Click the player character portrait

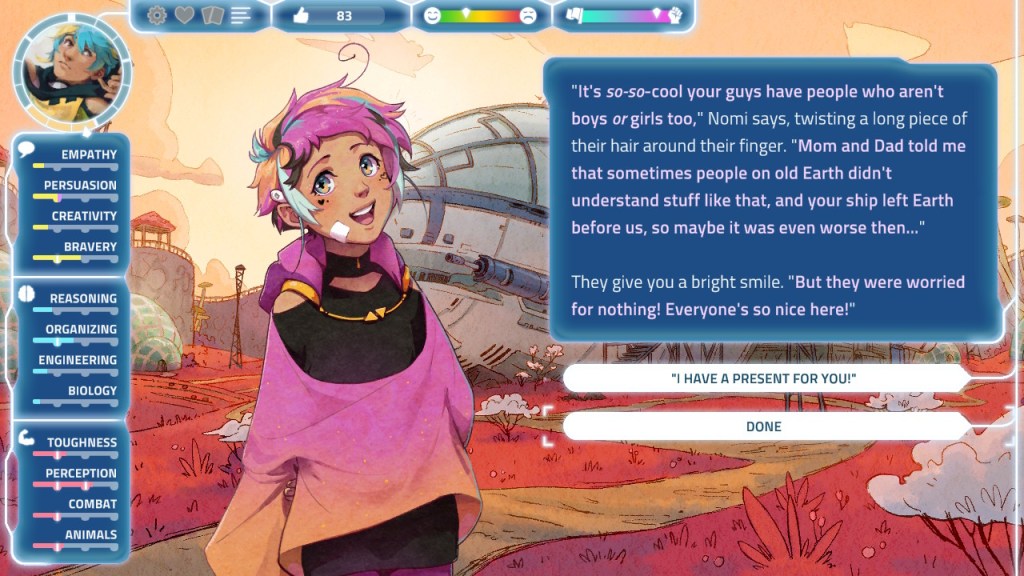coord(70,66)
